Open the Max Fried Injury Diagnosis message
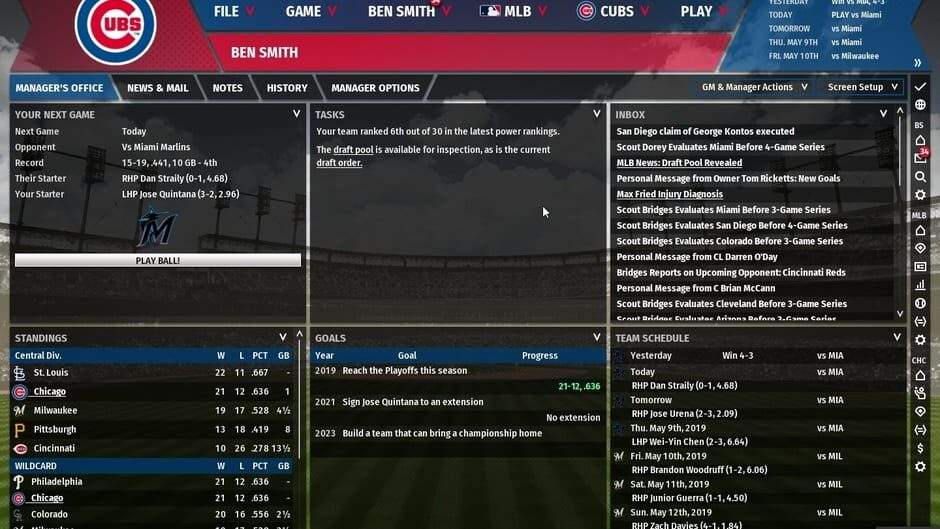This screenshot has width=940, height=529. (x=669, y=194)
